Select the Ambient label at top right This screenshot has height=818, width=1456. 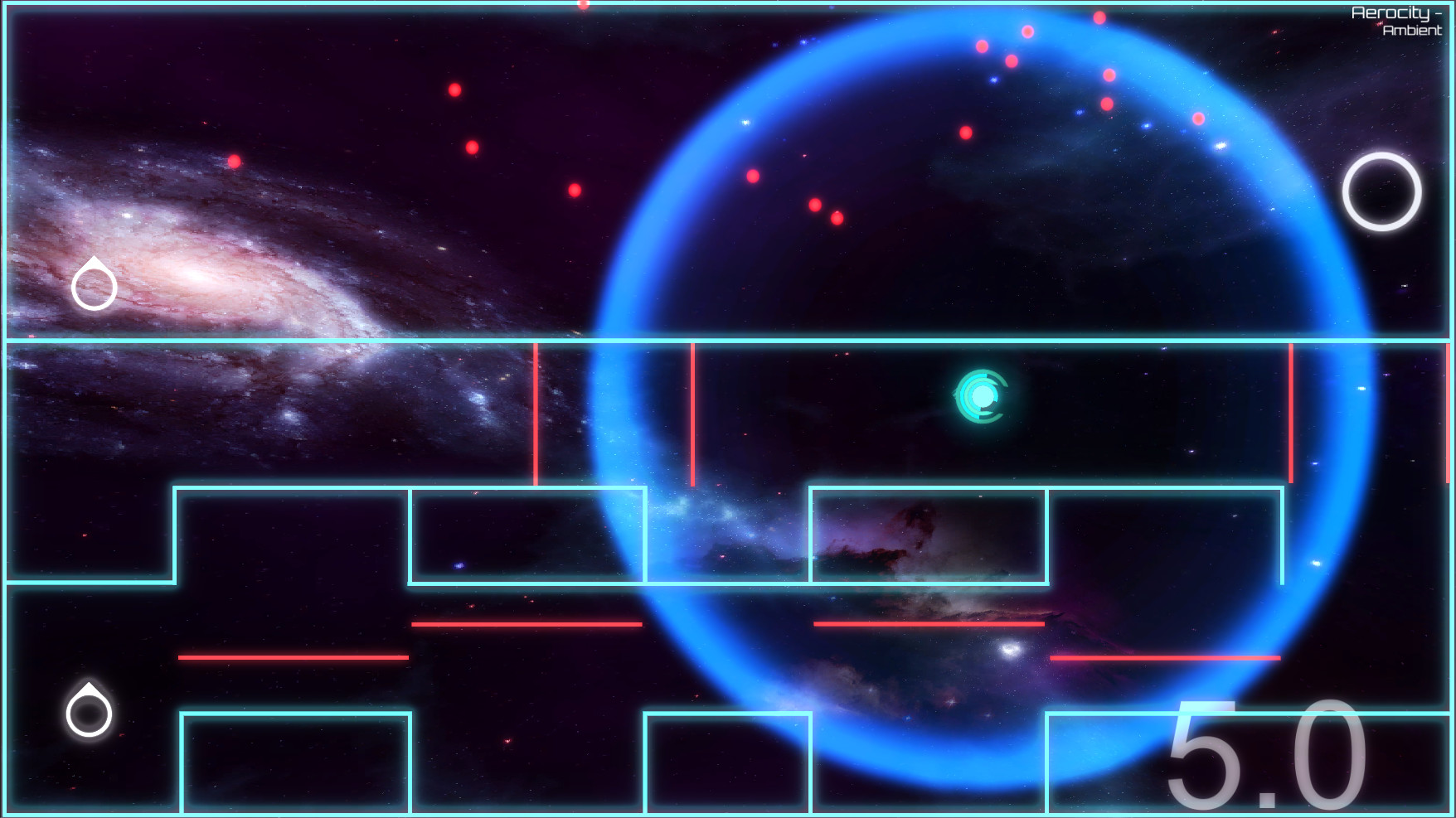[1410, 31]
